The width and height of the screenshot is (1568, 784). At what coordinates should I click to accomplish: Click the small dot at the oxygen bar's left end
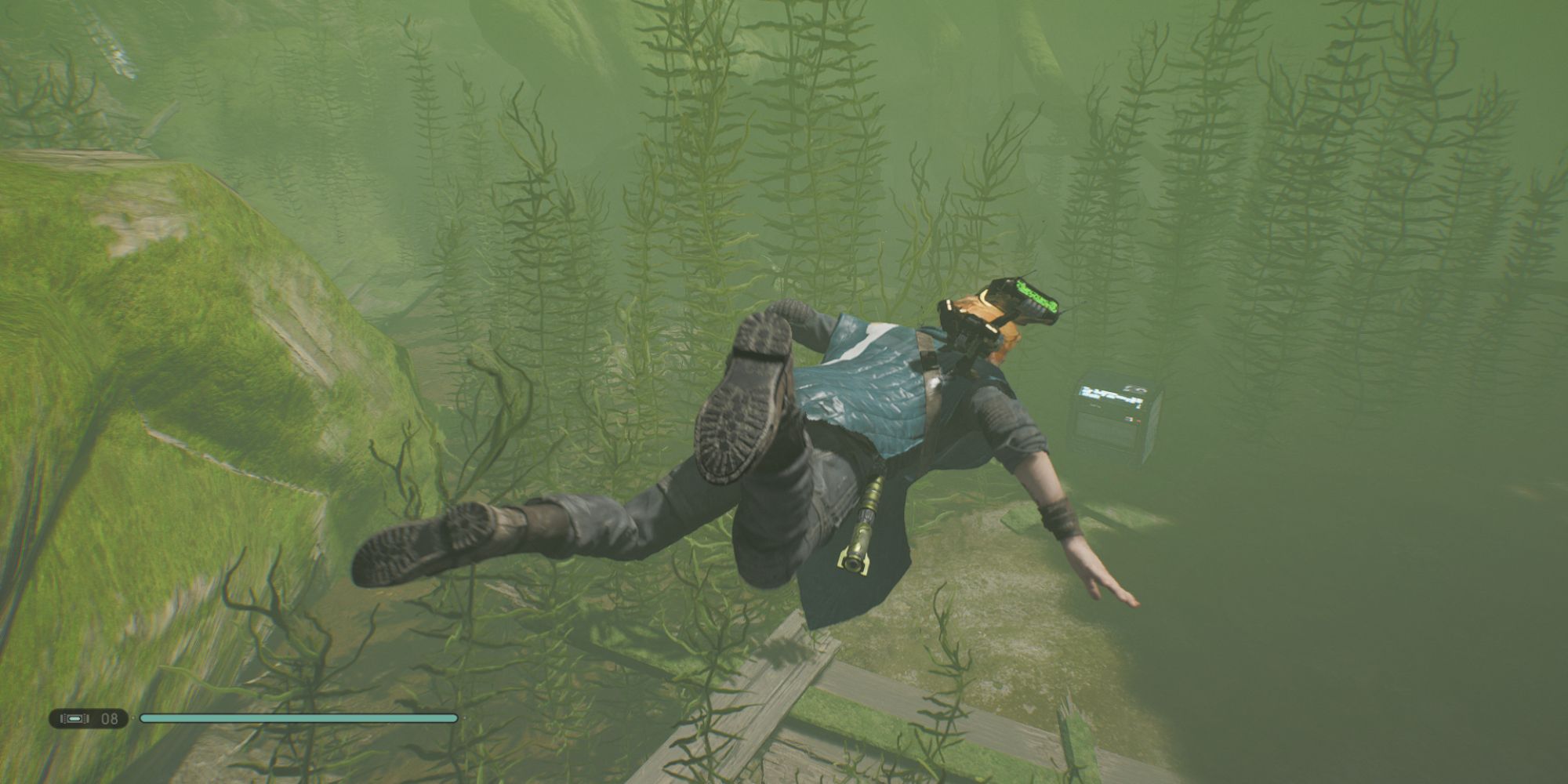click(x=133, y=717)
